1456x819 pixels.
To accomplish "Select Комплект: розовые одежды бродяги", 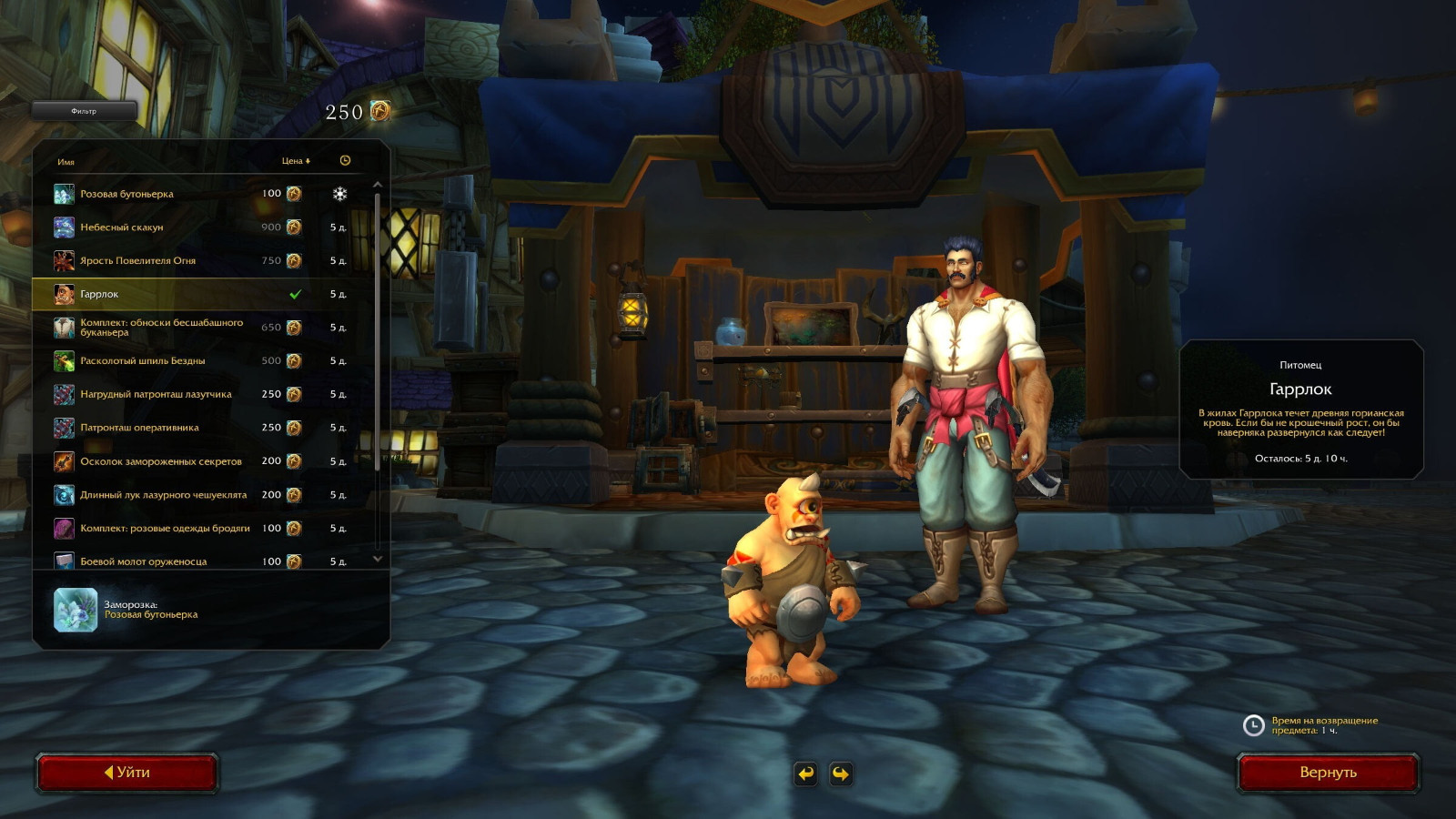I will [164, 529].
